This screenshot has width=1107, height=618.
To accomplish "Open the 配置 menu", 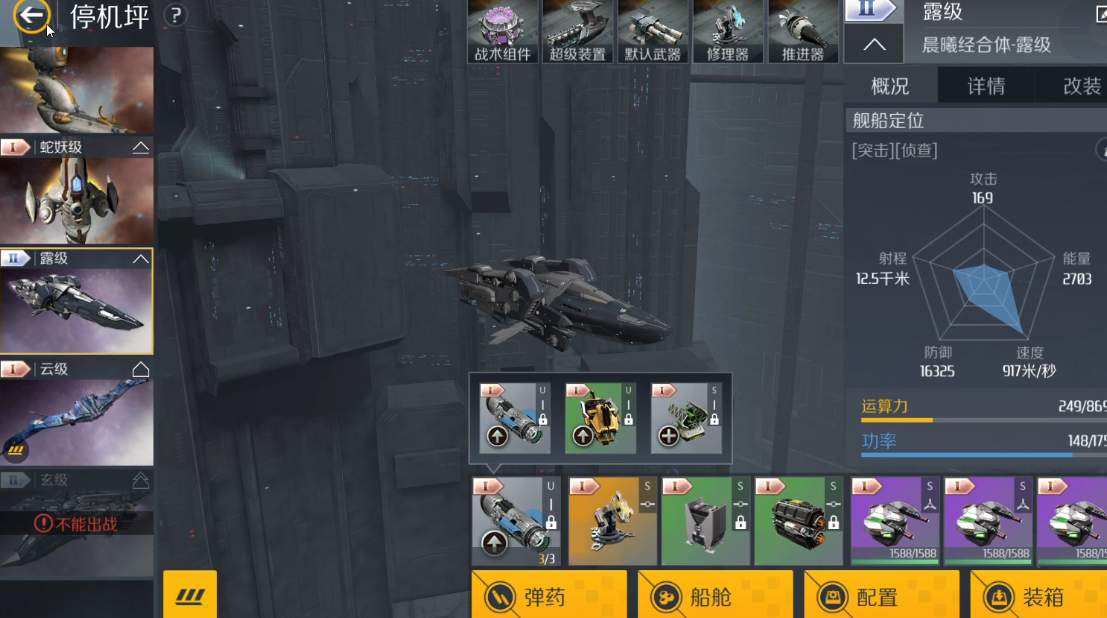I will coord(881,596).
